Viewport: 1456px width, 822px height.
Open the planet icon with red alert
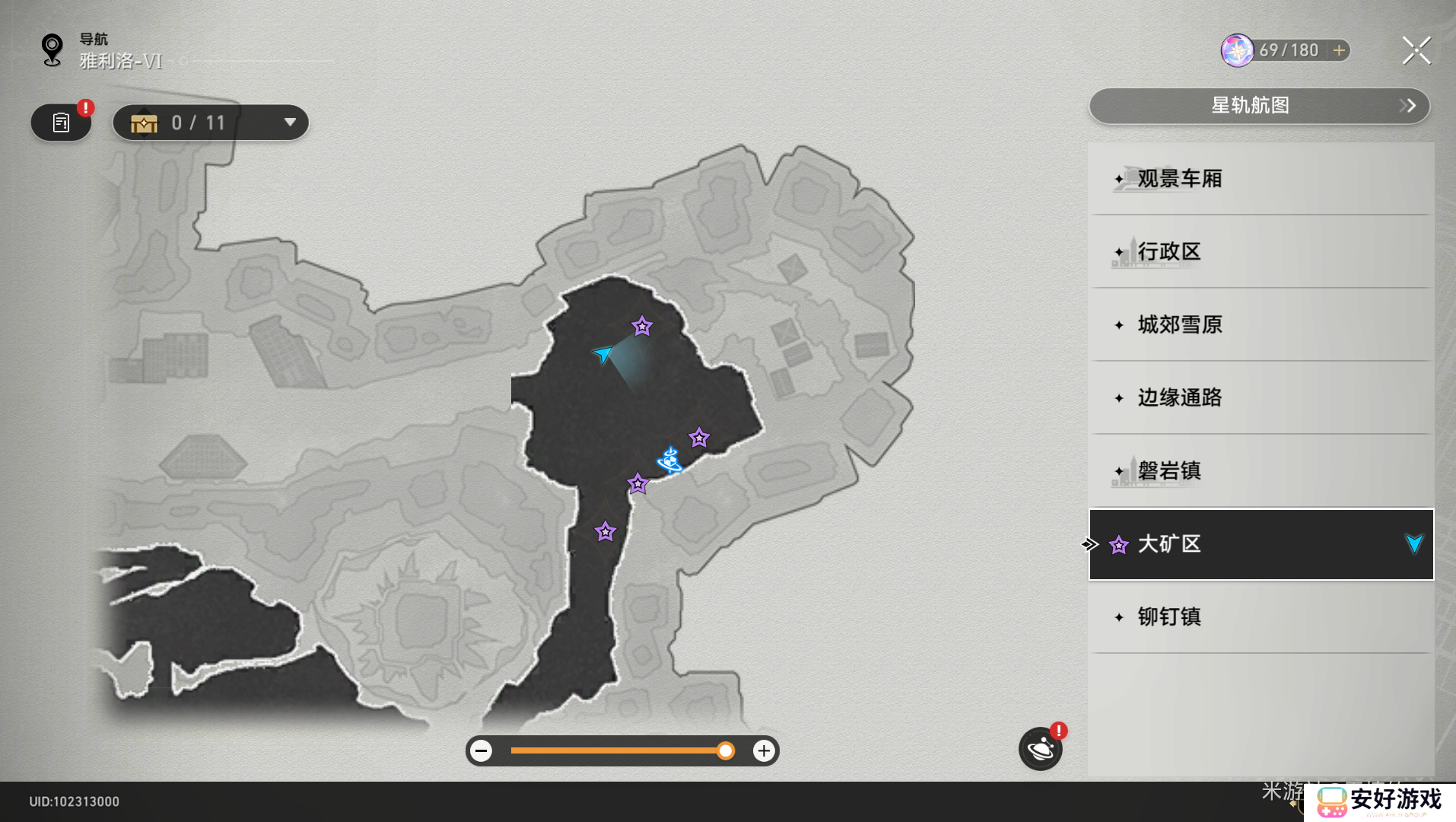[x=1040, y=749]
